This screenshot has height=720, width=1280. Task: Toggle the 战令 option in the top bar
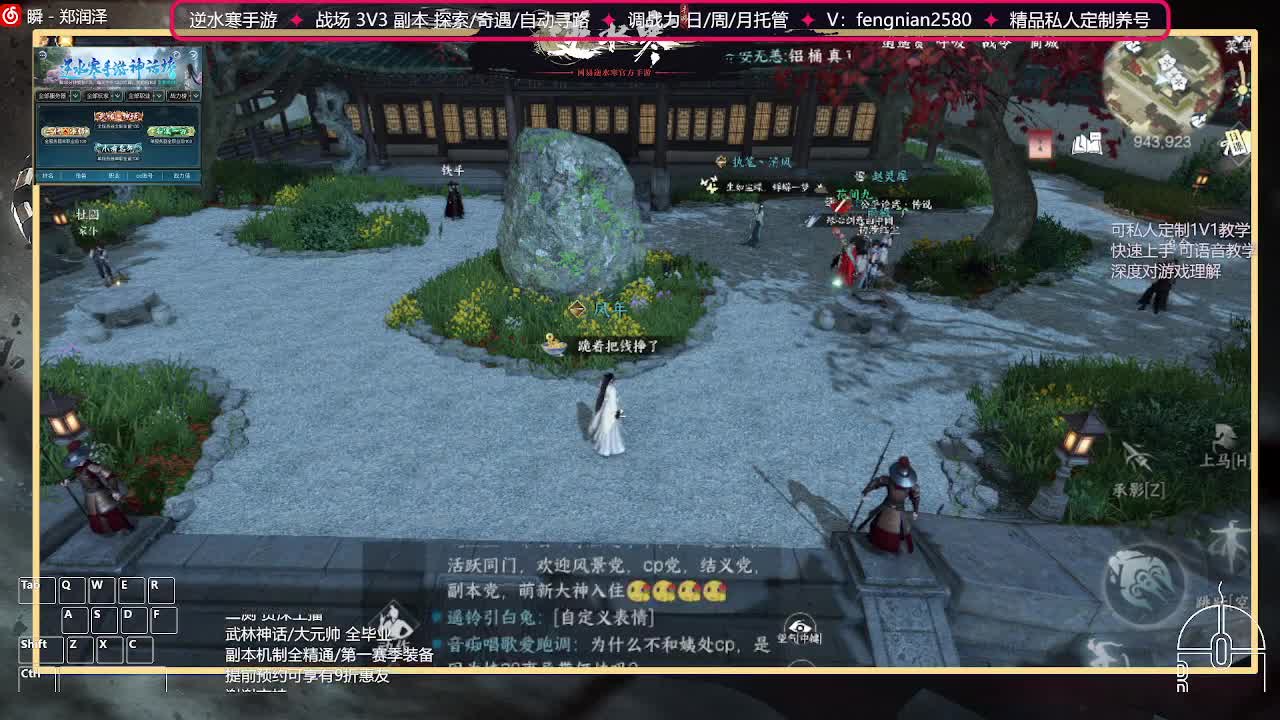pos(995,45)
